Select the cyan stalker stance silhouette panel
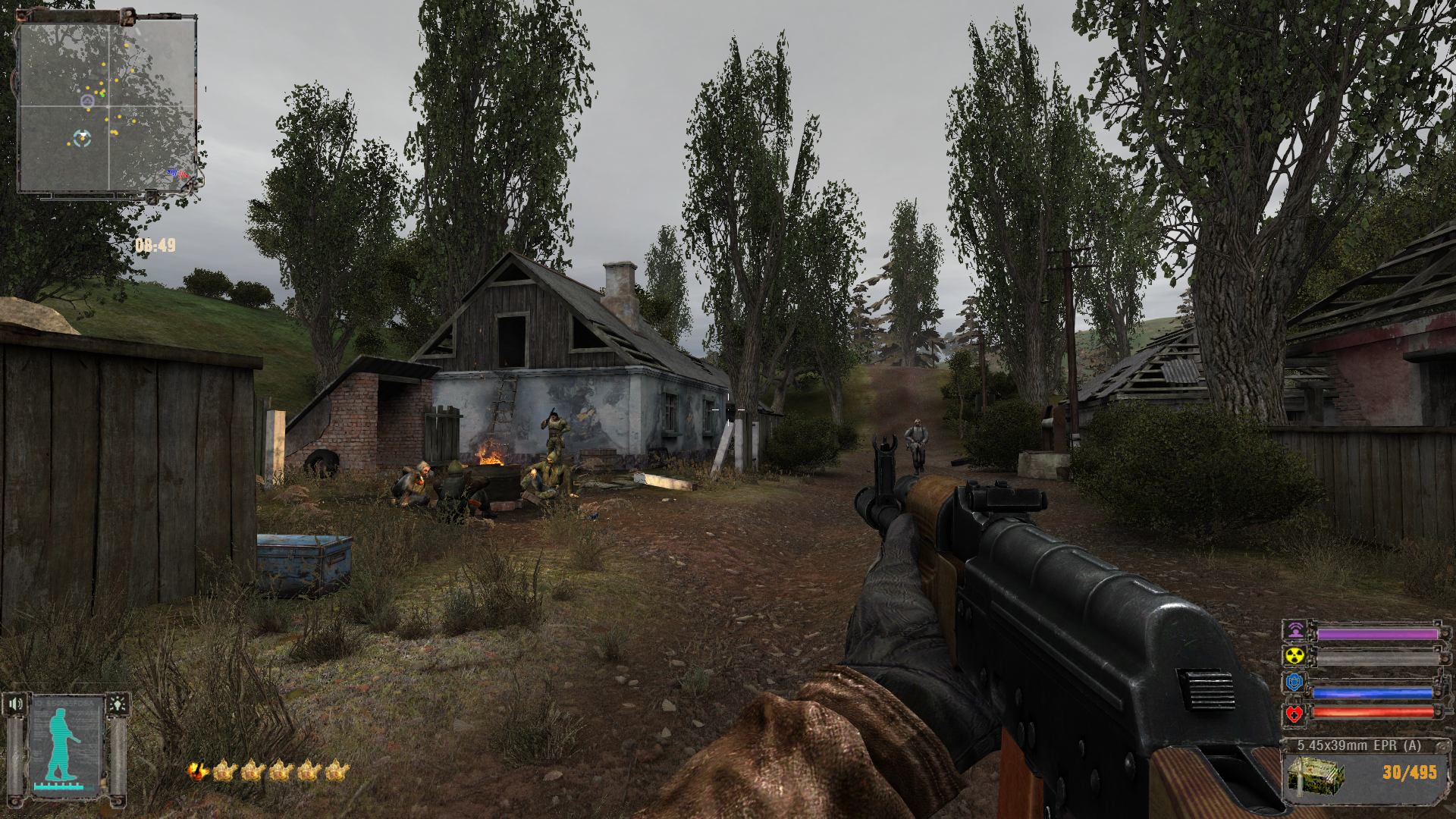This screenshot has width=1456, height=819. coord(67,747)
